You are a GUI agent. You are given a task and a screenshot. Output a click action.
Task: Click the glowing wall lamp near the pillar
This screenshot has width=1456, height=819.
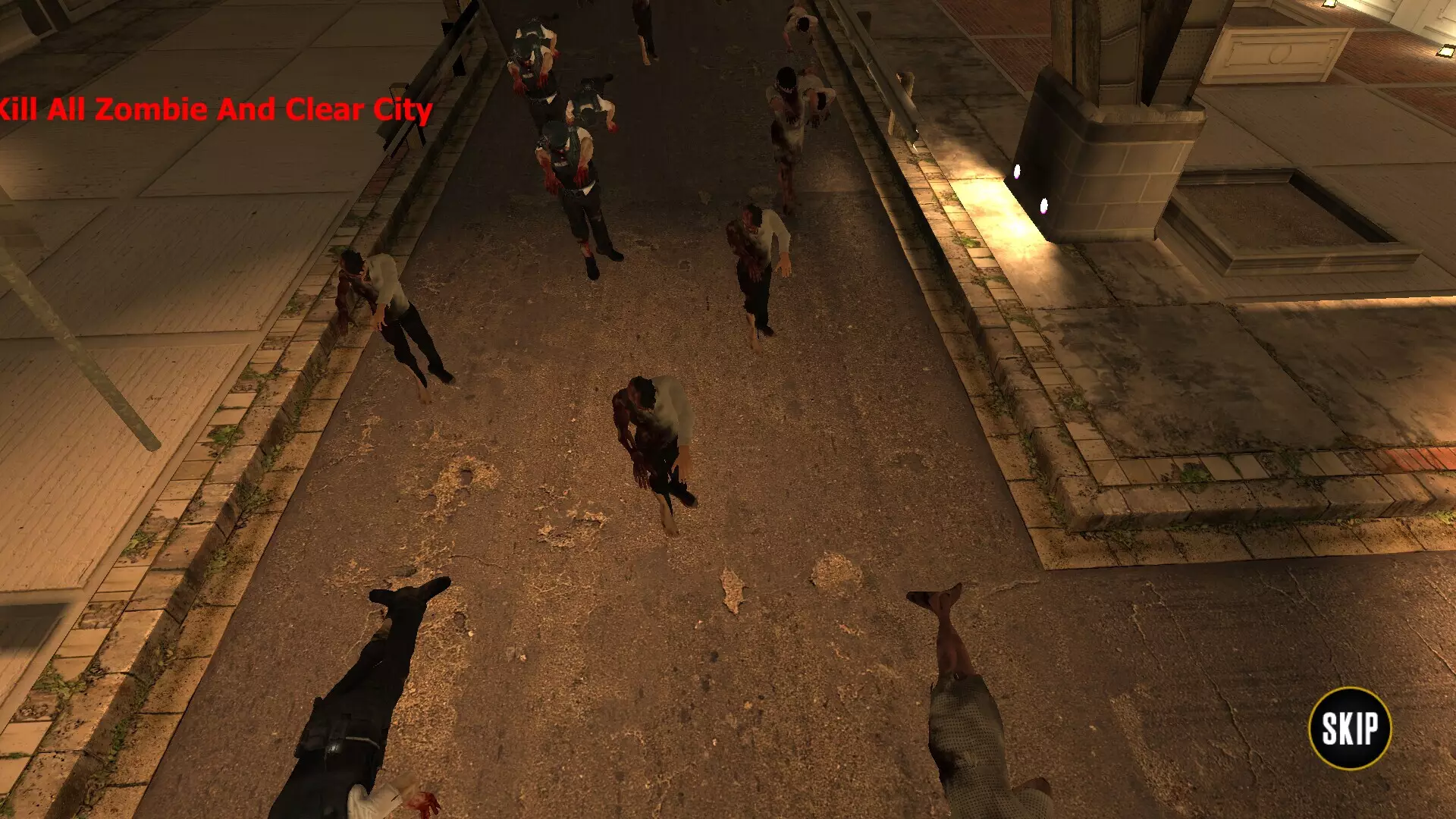tap(1016, 171)
